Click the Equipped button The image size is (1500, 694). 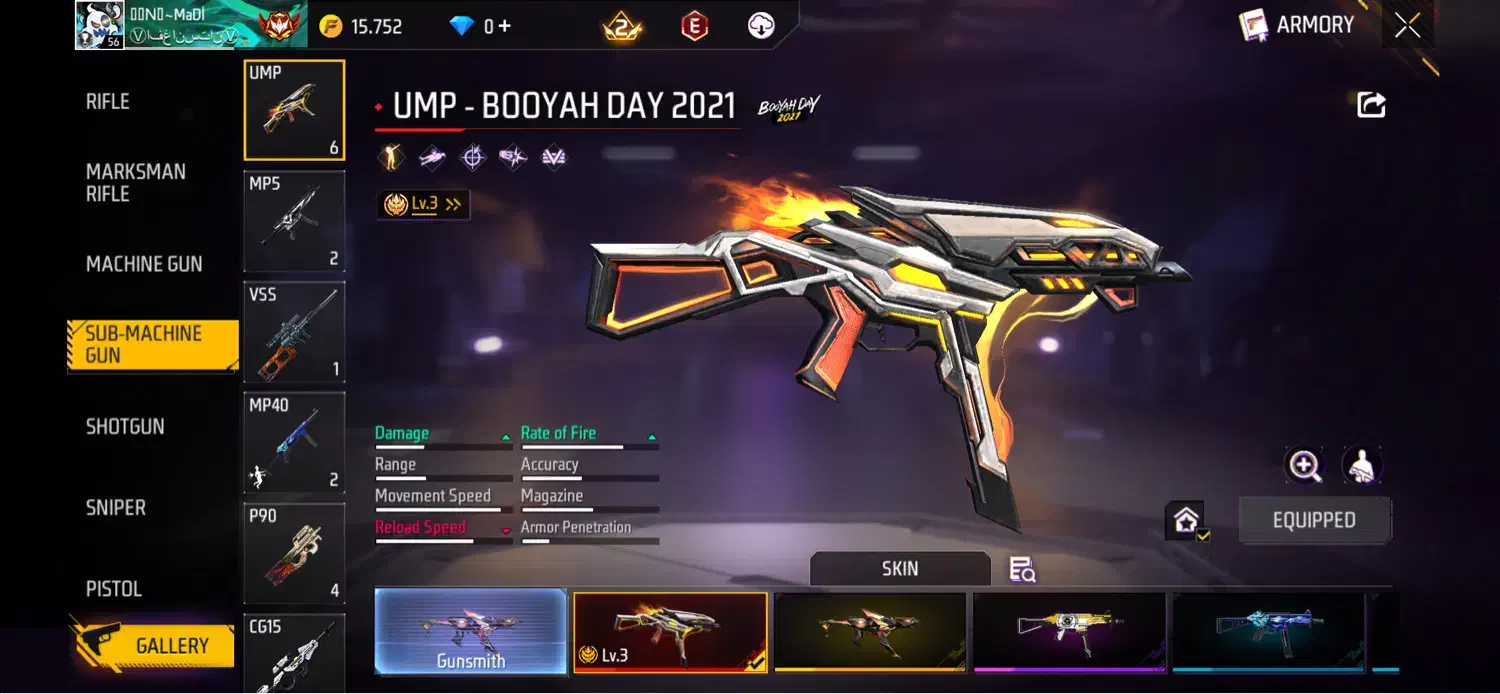coord(1313,521)
